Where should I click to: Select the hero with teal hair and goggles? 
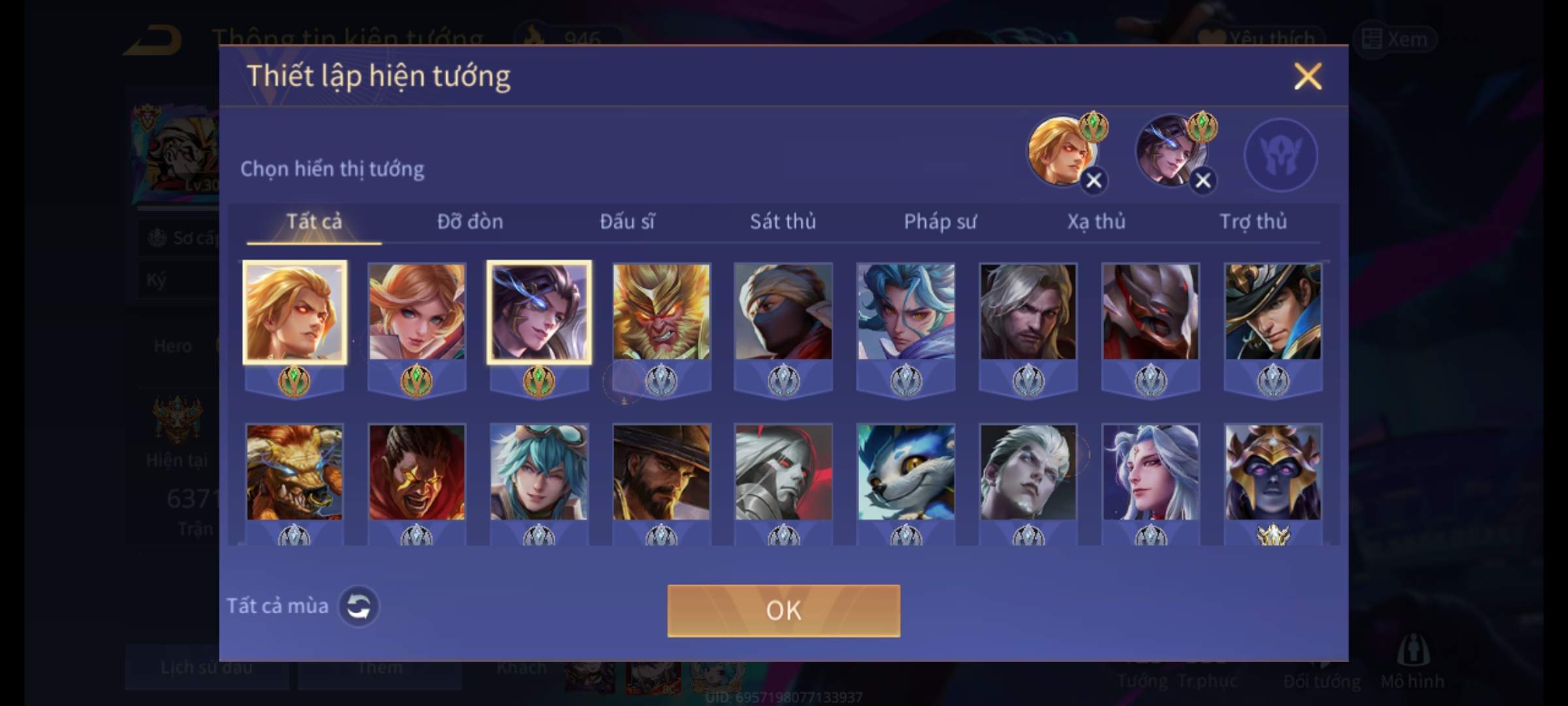(539, 472)
